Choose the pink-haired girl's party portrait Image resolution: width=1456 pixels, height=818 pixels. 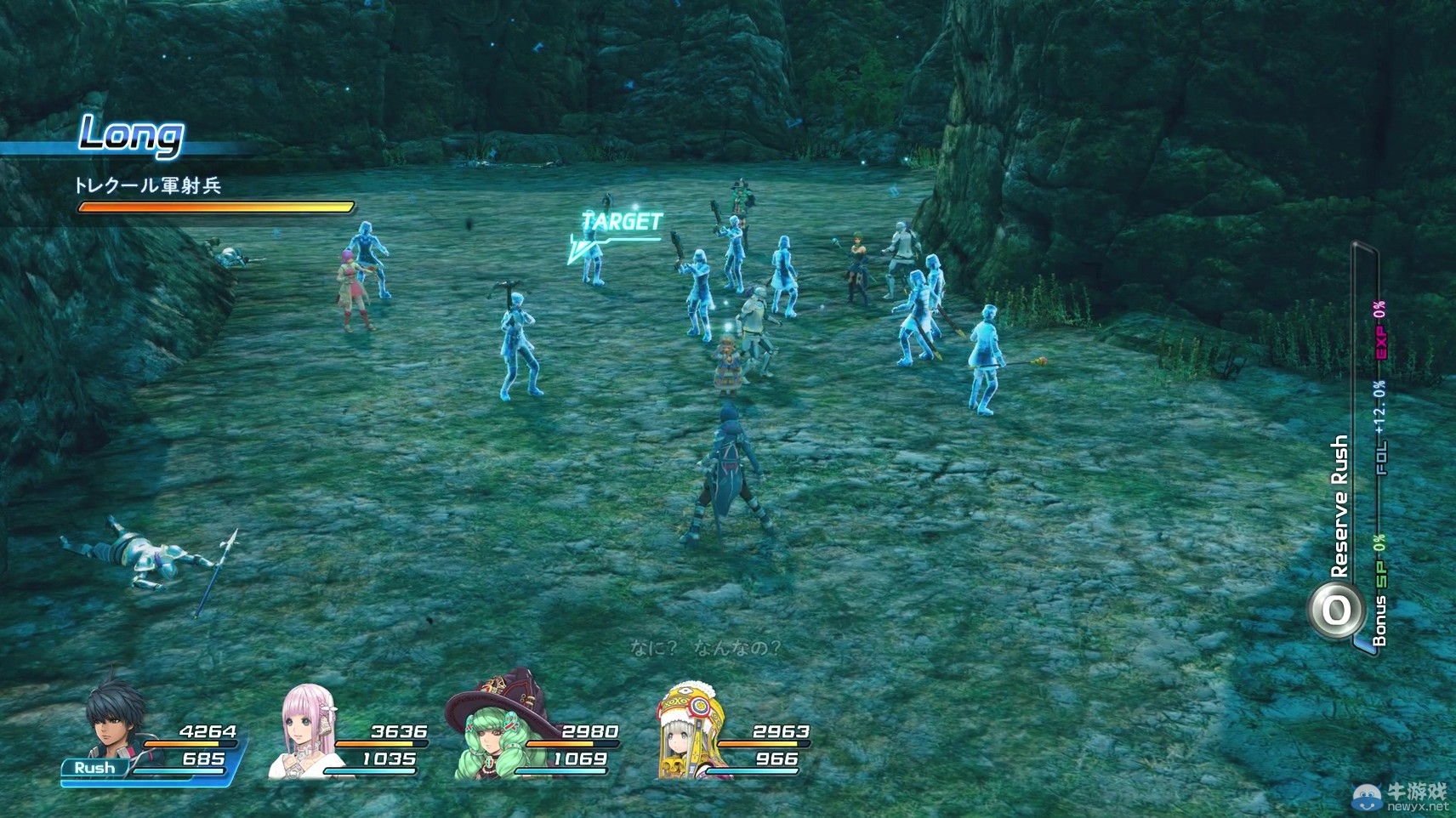tap(306, 731)
